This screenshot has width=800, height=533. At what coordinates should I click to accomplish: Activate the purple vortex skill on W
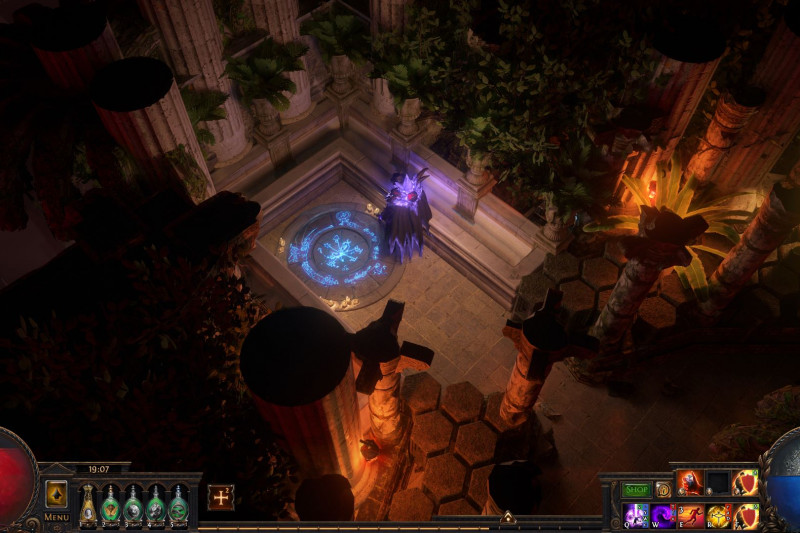[664, 516]
